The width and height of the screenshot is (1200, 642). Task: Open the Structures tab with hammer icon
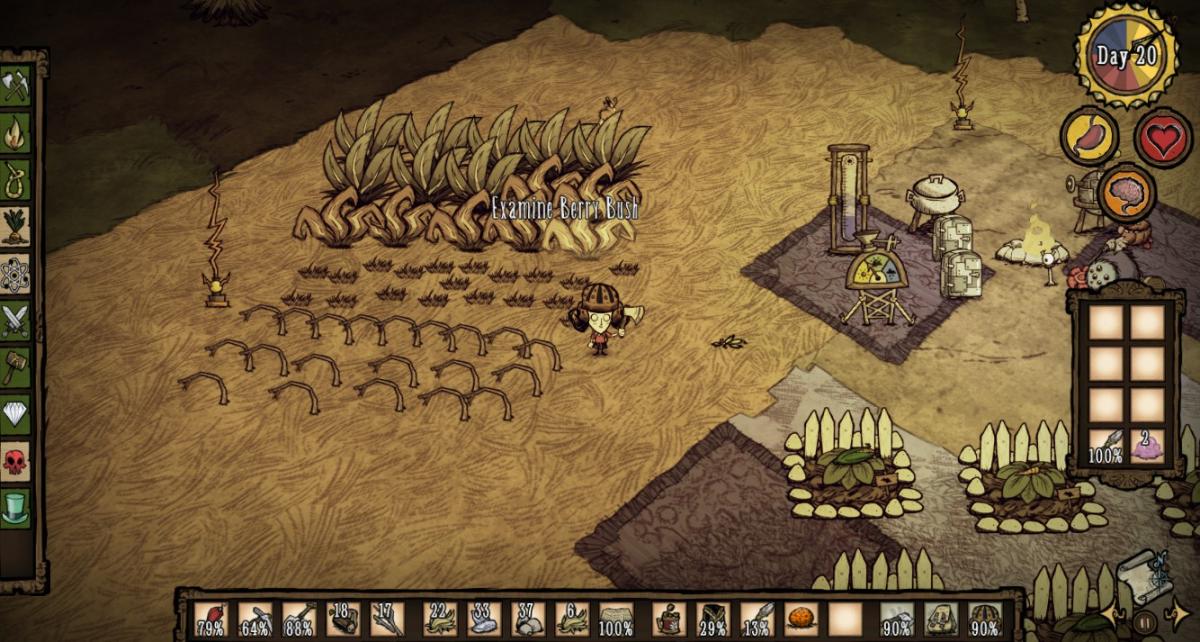pos(16,367)
